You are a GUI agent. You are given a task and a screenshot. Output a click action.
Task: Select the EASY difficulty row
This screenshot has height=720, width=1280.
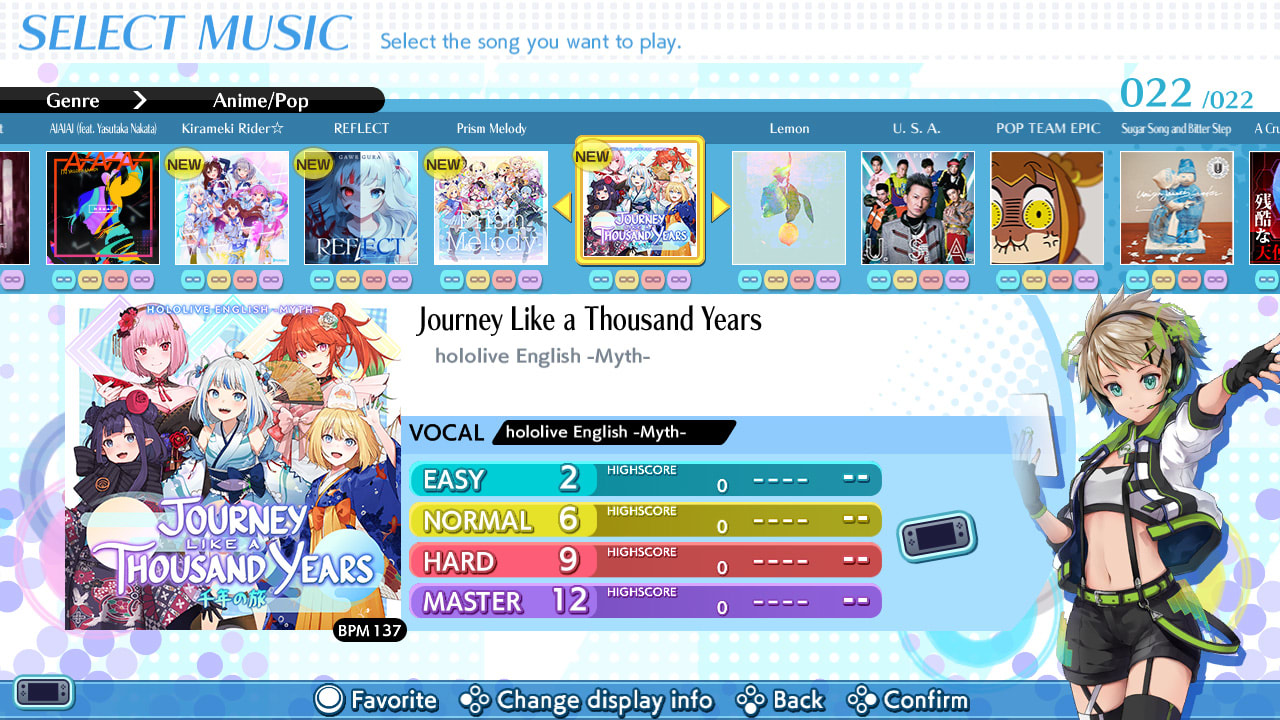point(645,479)
